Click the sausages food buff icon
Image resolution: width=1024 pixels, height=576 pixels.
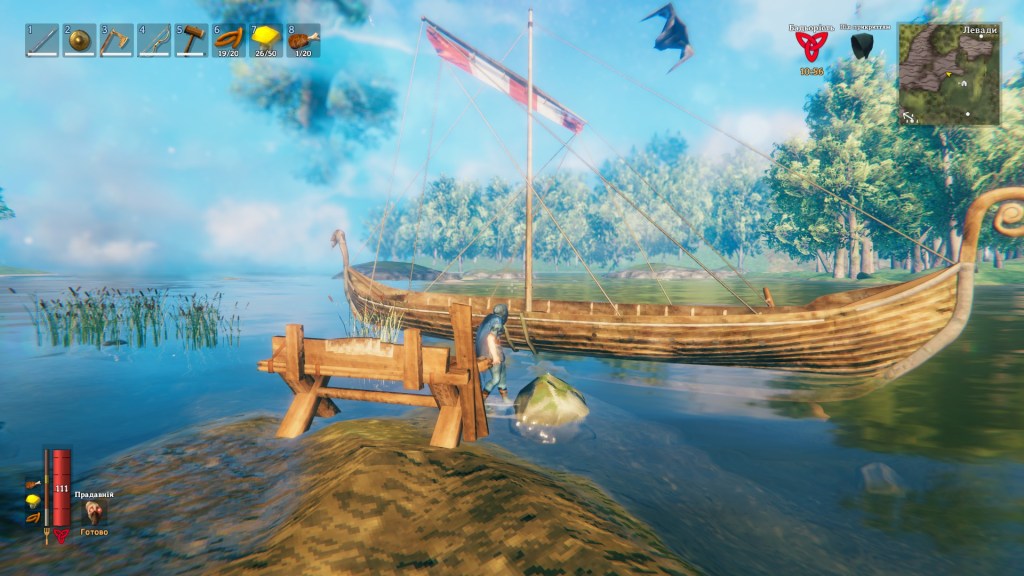pyautogui.click(x=33, y=517)
